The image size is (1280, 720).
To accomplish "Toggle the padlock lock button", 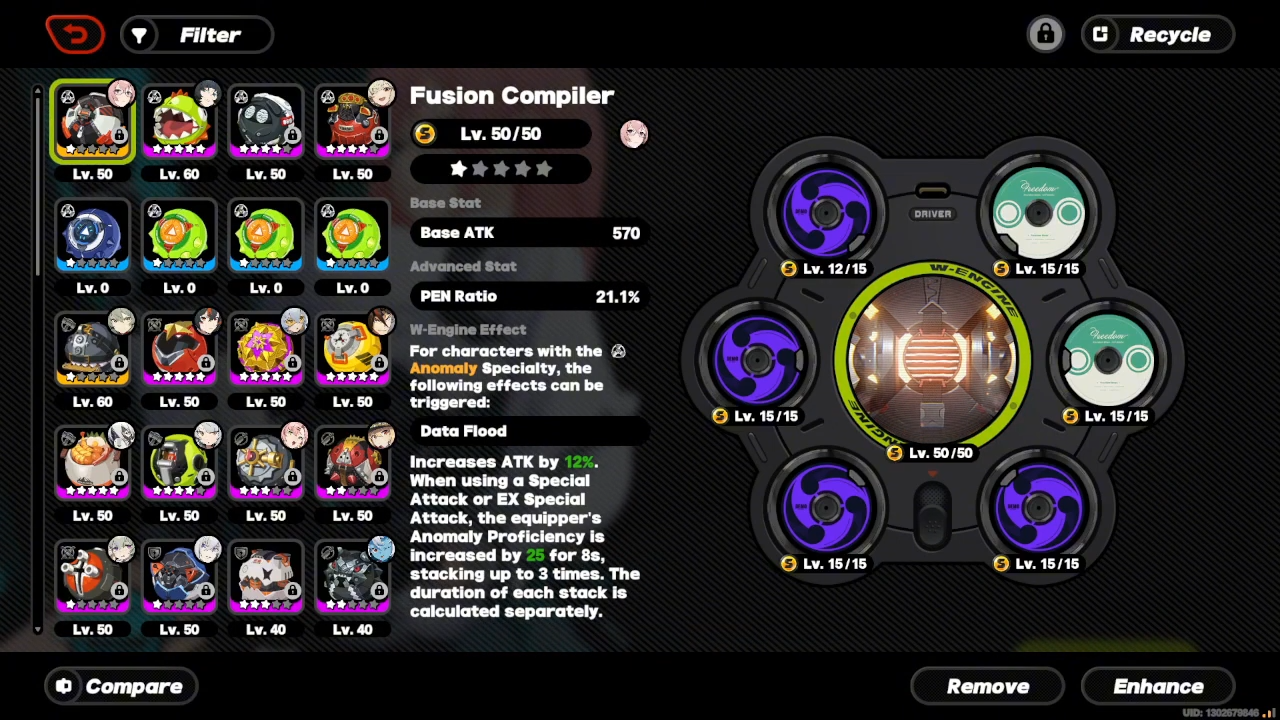I will (x=1045, y=35).
